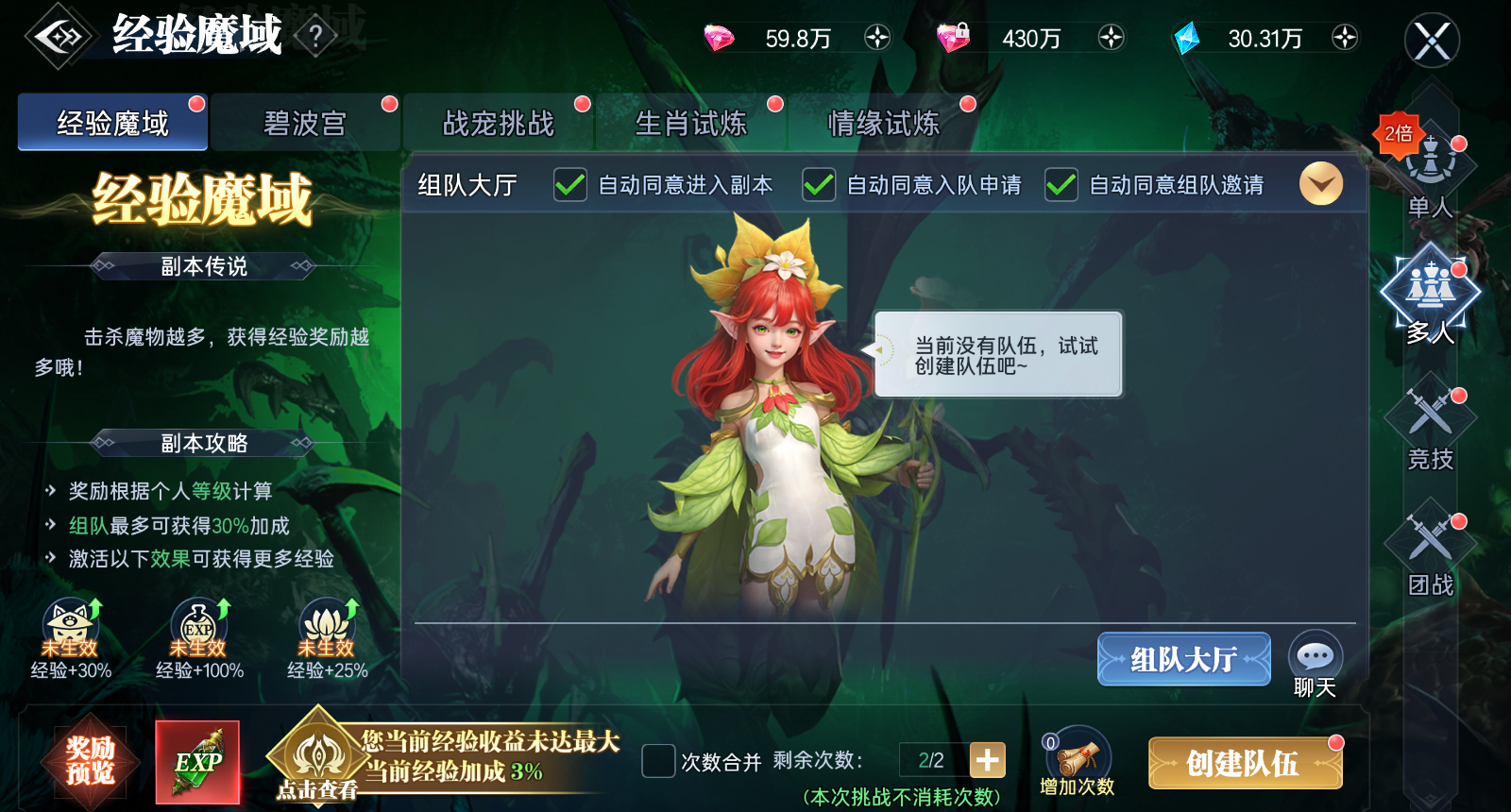
Task: Click the plus next to 剩余次数 counter
Action: 988,759
